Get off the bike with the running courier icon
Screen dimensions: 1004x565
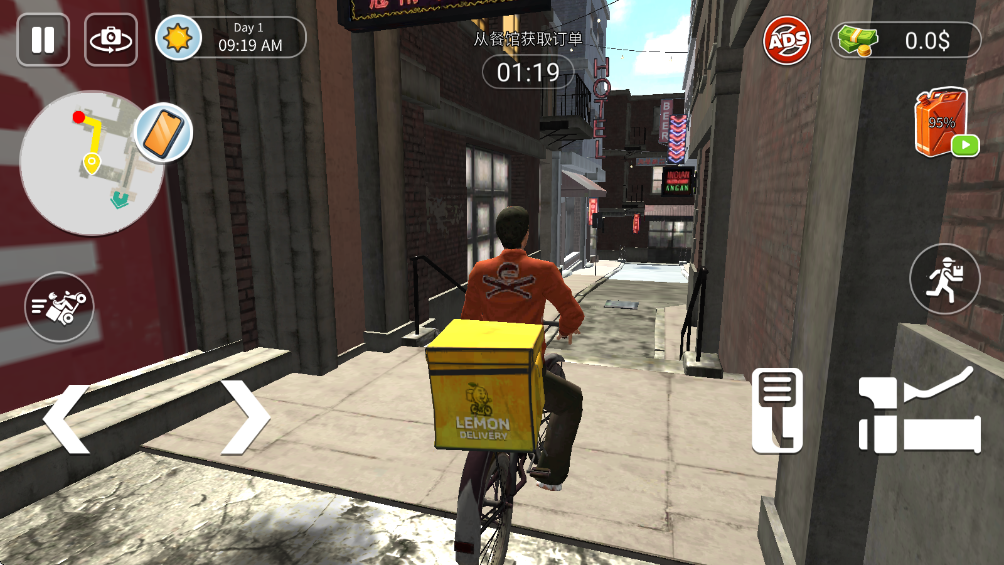[944, 279]
